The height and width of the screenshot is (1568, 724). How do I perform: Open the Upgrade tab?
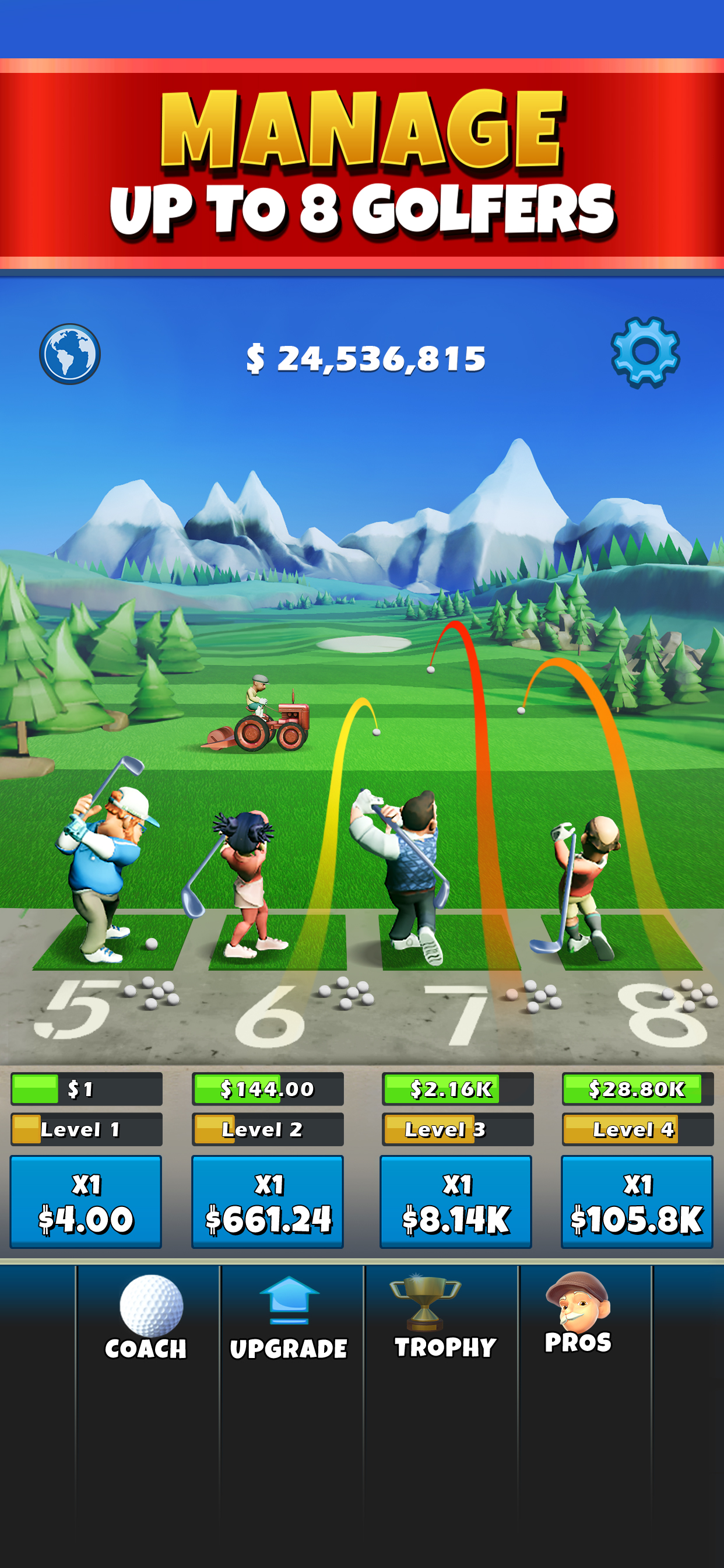click(289, 1318)
